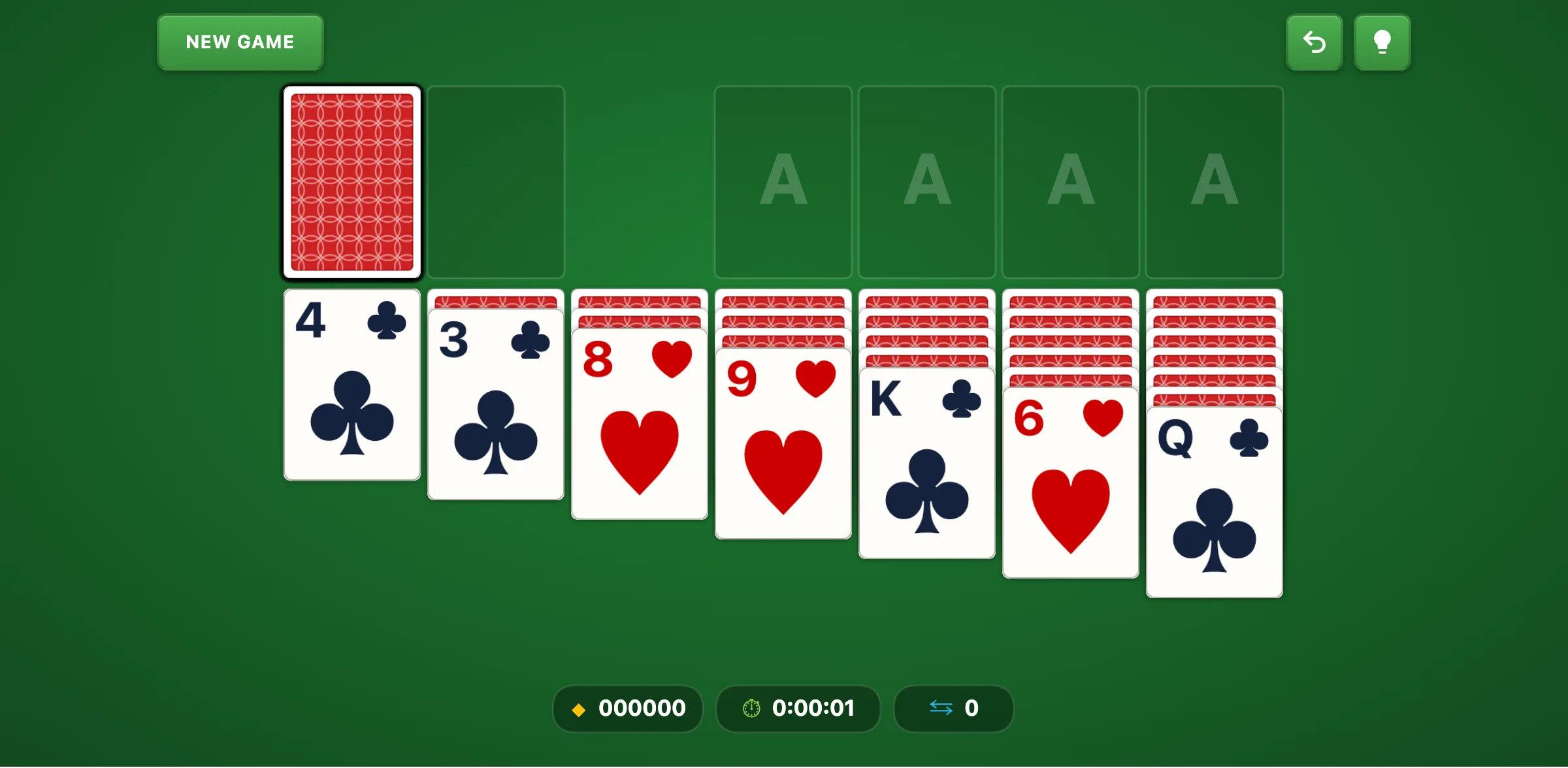Click the empty waste pile slot

[496, 183]
